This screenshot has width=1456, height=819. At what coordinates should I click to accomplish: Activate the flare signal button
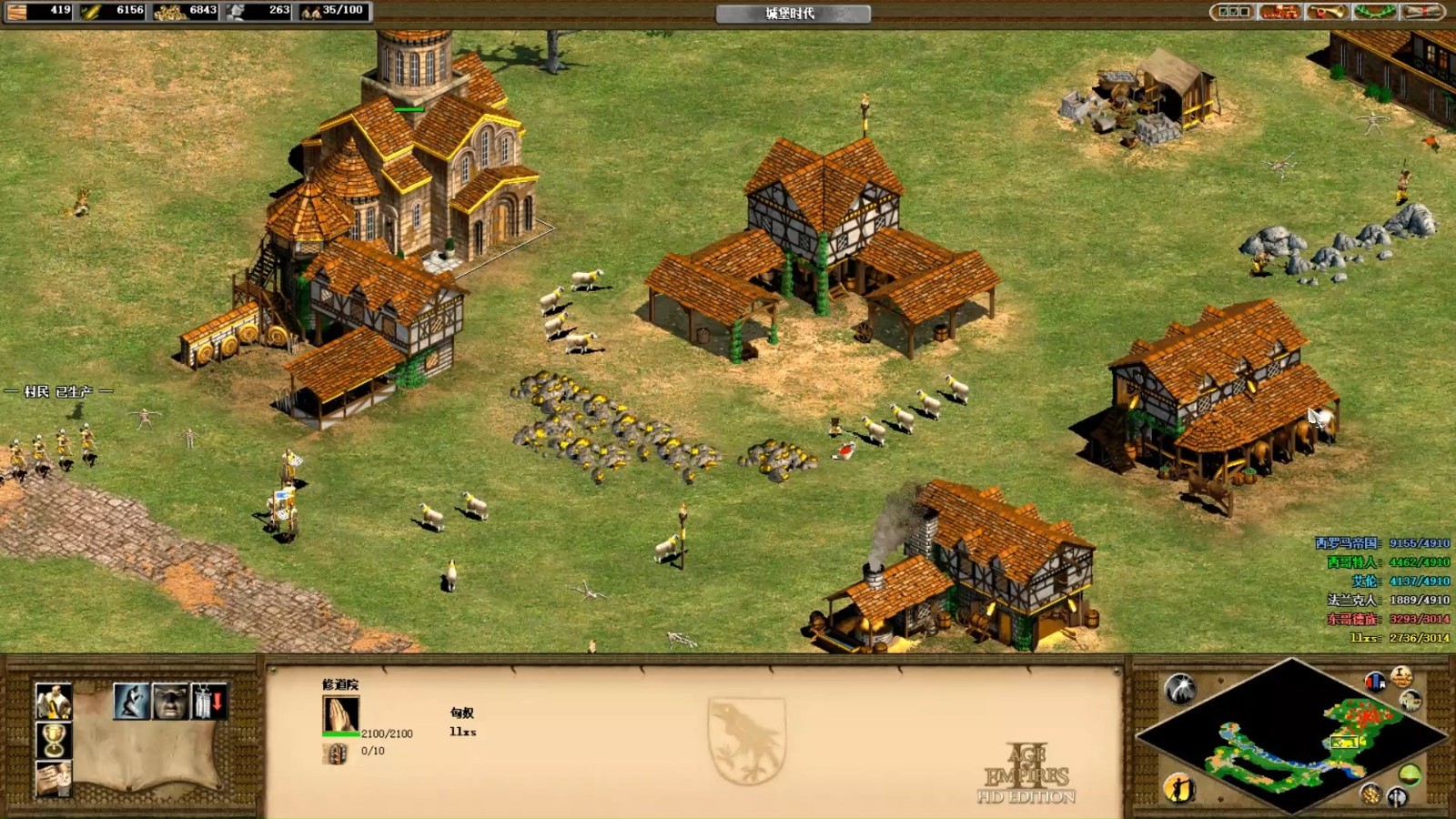1180,689
